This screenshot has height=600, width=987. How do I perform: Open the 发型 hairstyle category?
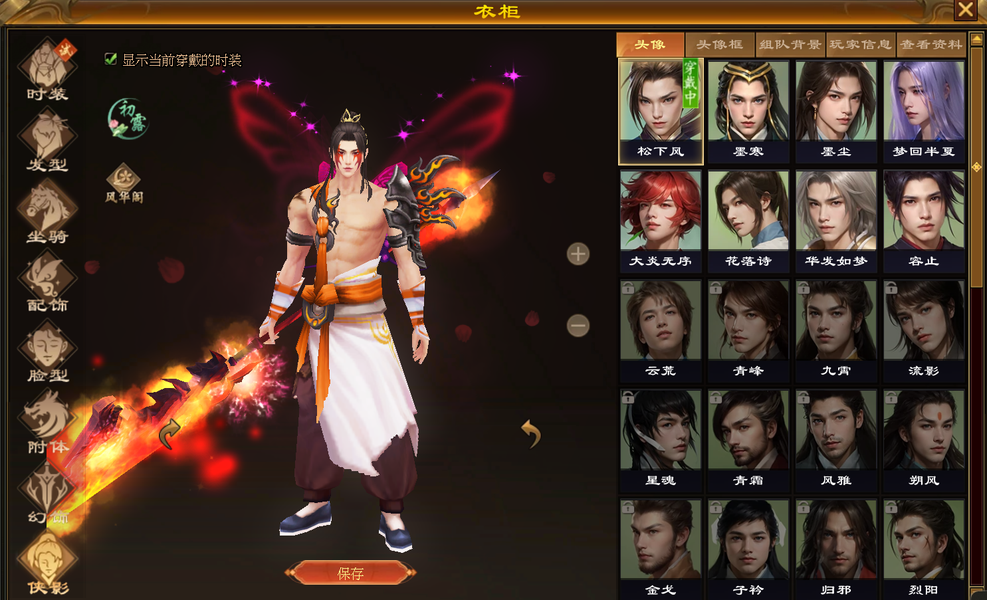pos(47,138)
